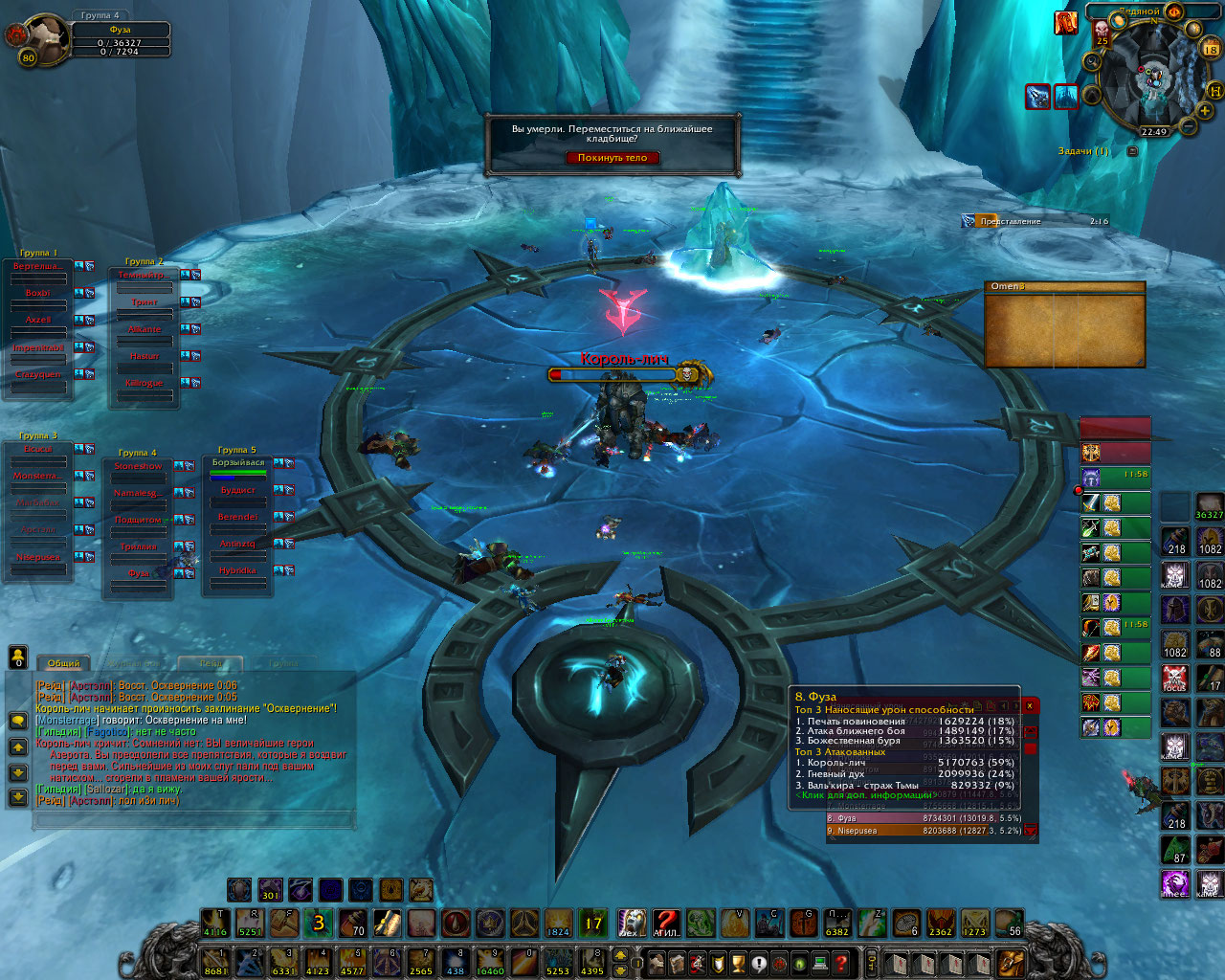Zoom out the minimap with the minus button

pos(1188,125)
